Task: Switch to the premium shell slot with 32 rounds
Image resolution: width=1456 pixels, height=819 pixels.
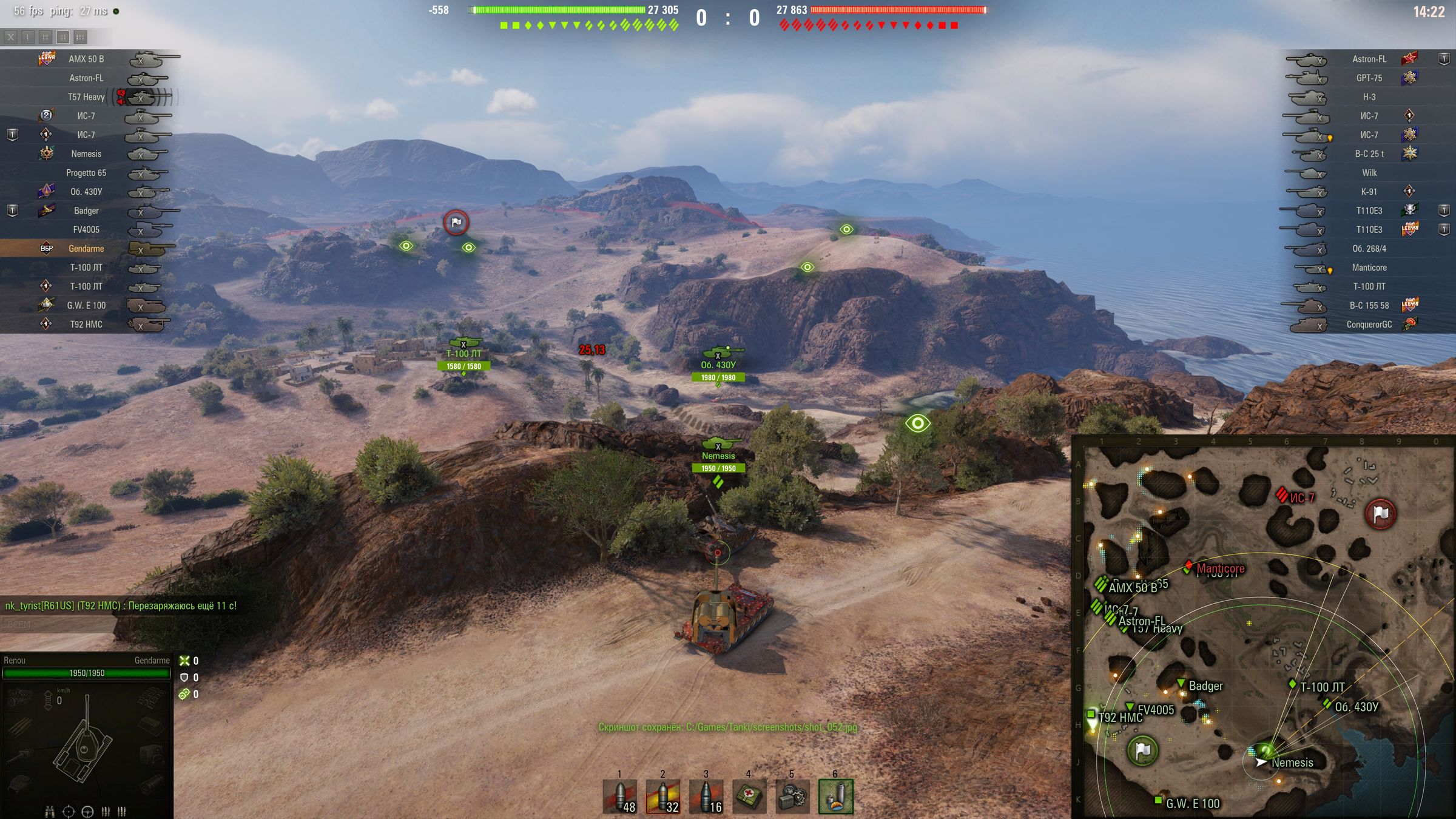Action: pos(663,797)
